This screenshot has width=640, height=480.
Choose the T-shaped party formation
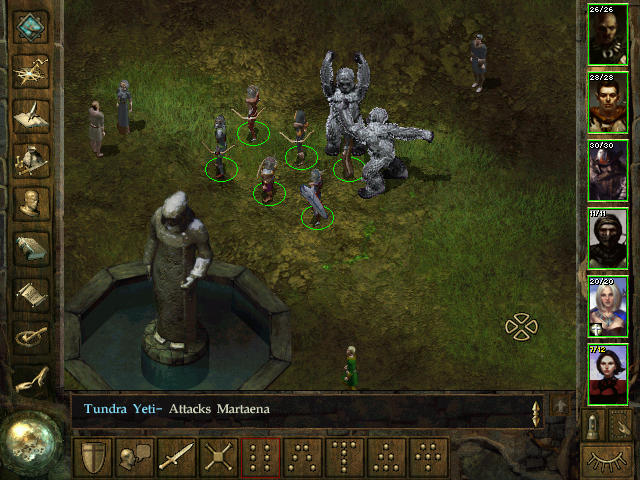coord(344,458)
